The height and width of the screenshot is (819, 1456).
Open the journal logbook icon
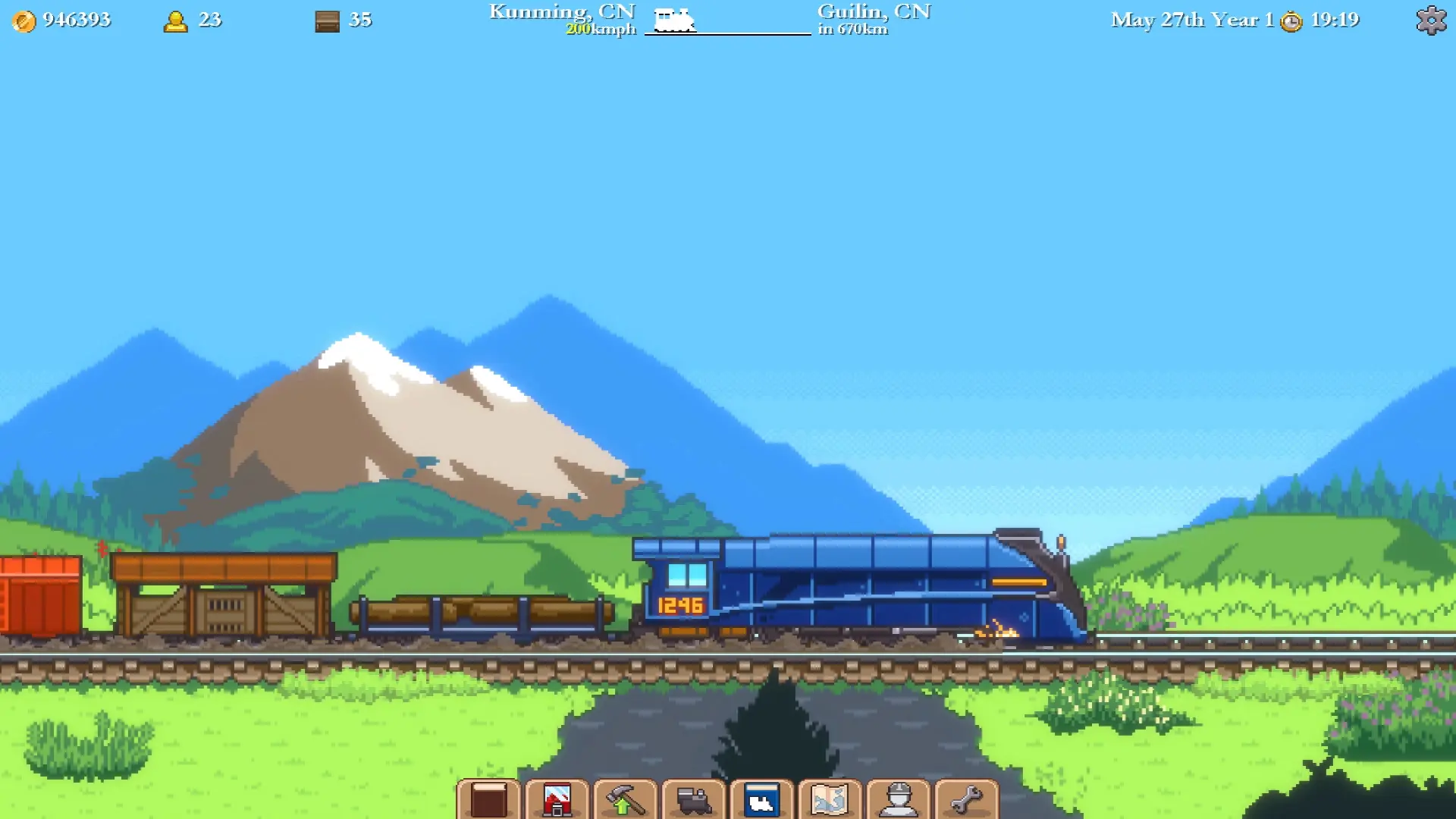pyautogui.click(x=489, y=797)
